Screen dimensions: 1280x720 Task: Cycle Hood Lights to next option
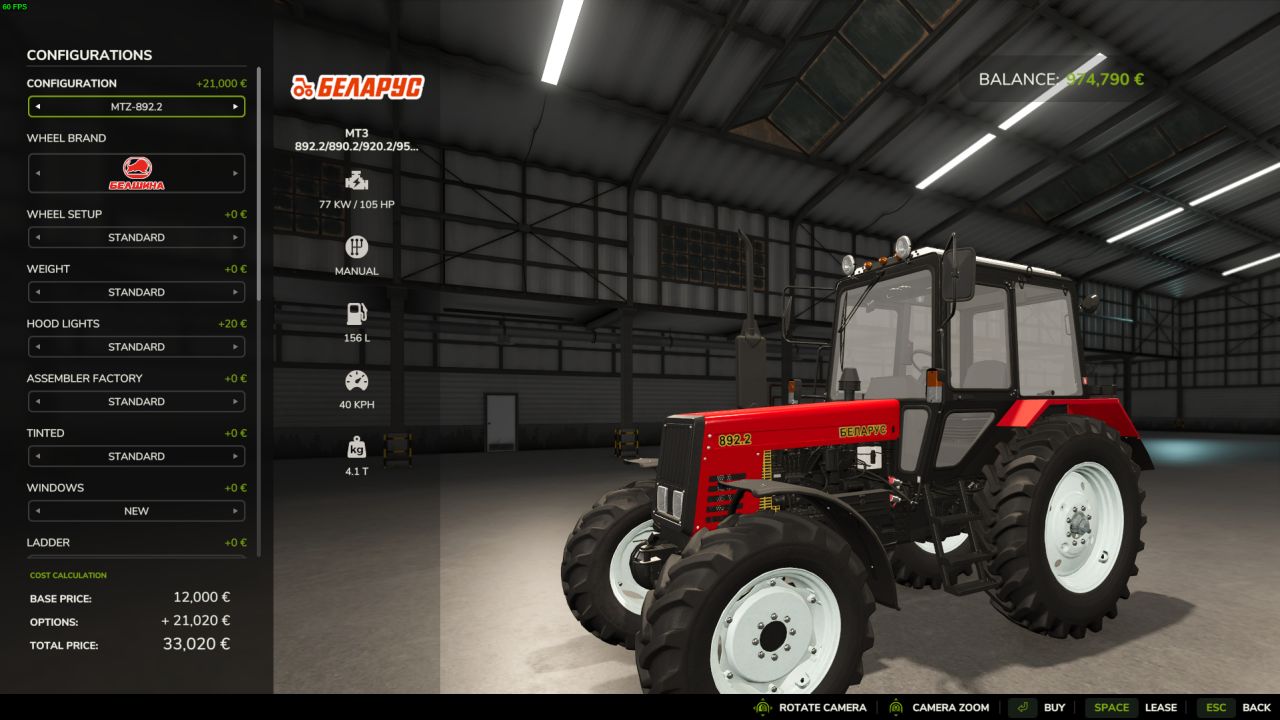tap(236, 347)
